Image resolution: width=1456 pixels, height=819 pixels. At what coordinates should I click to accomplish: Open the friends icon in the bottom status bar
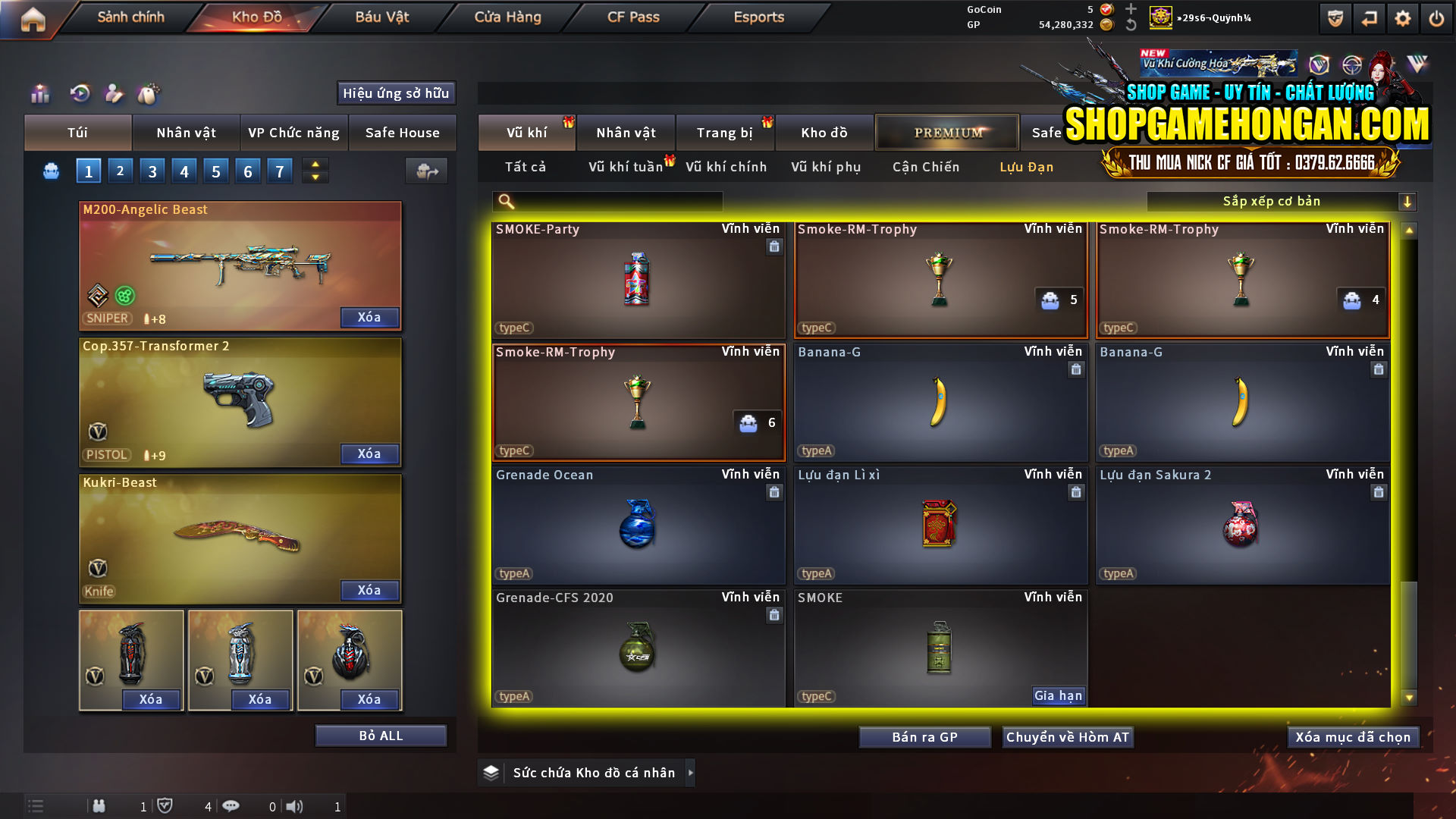point(99,806)
